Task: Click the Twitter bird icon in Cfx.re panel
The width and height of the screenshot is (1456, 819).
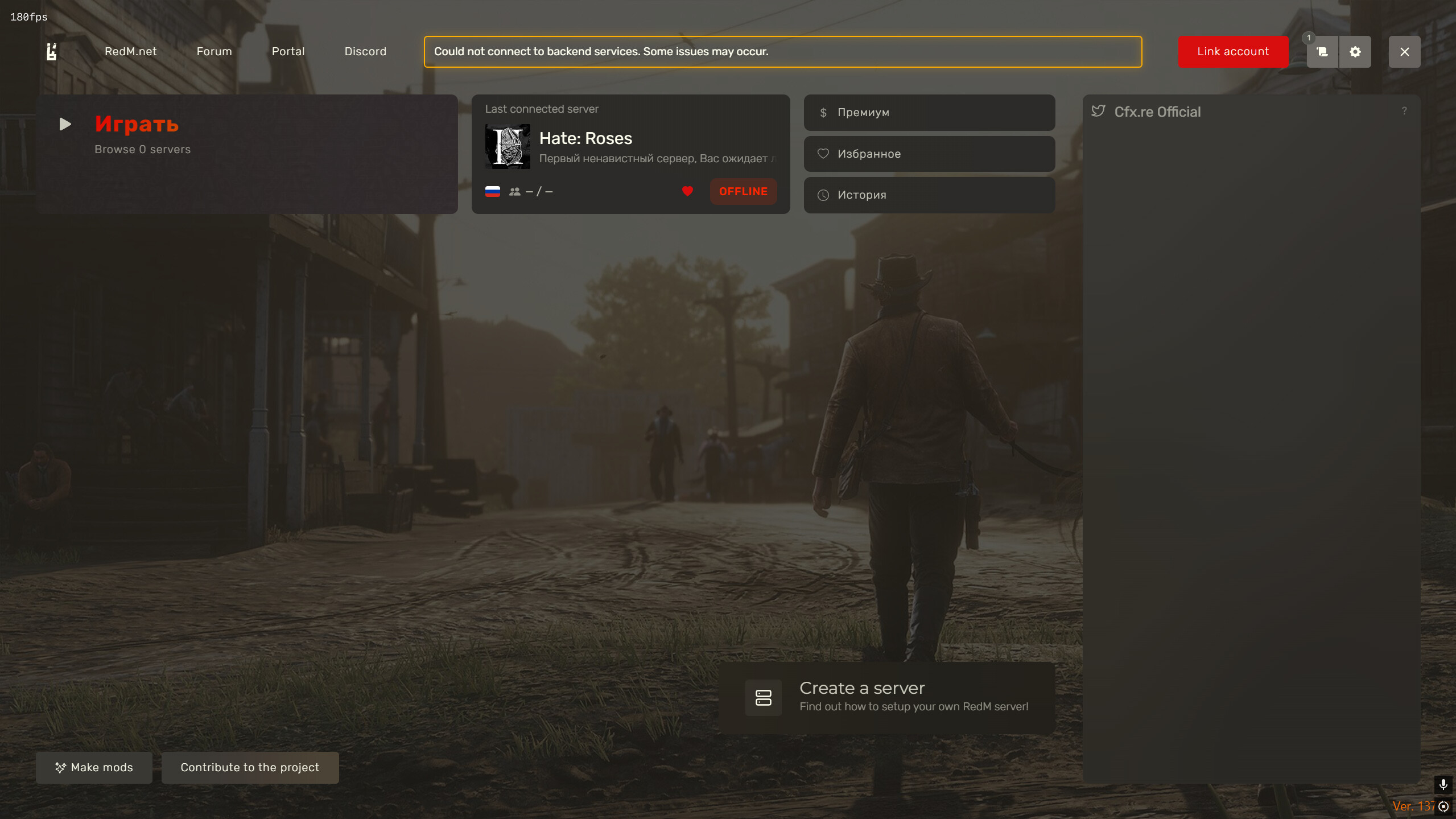Action: [1098, 111]
